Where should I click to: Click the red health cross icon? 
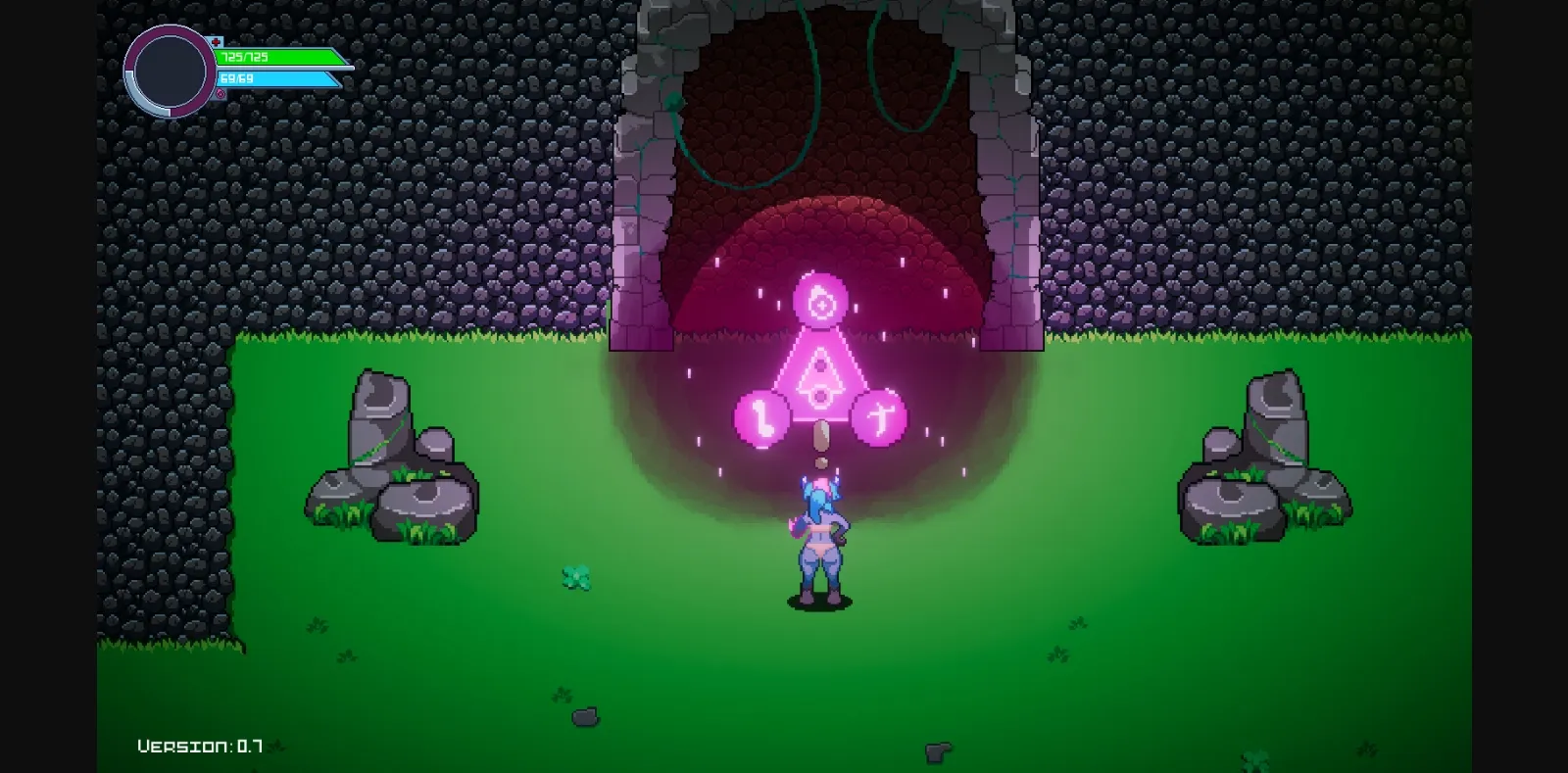click(x=216, y=42)
